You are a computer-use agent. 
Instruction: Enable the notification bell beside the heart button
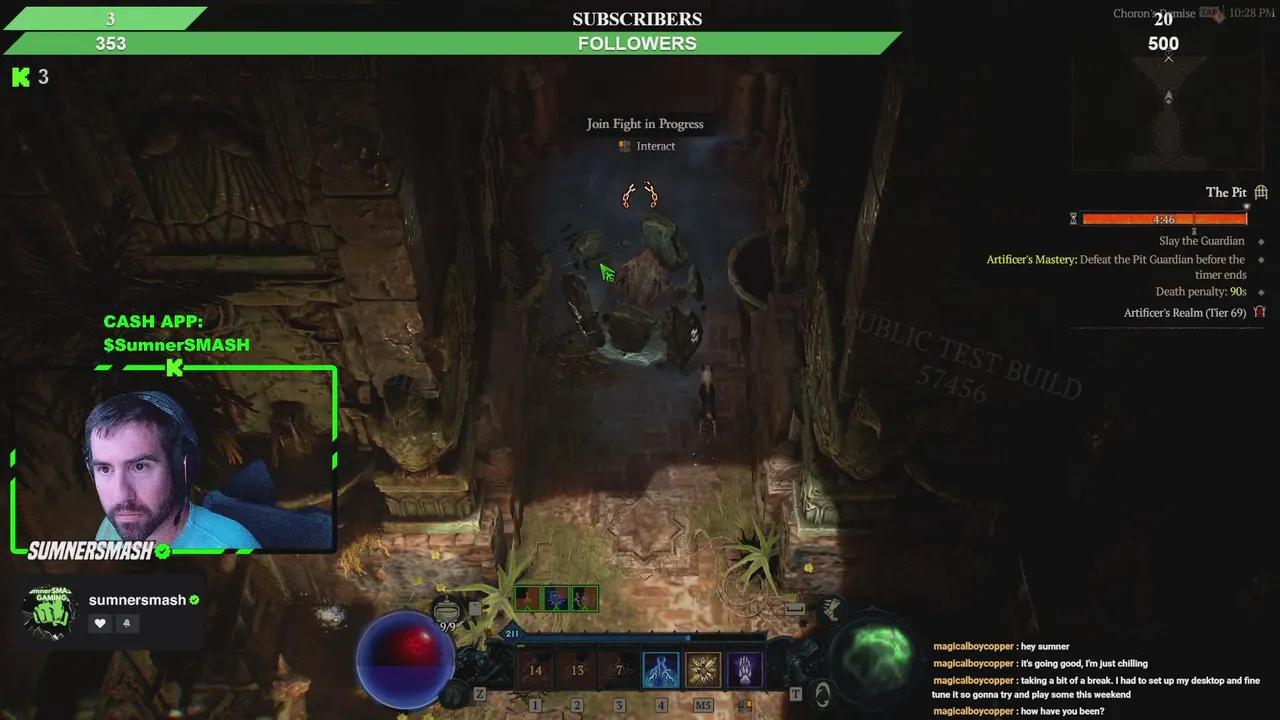[128, 623]
